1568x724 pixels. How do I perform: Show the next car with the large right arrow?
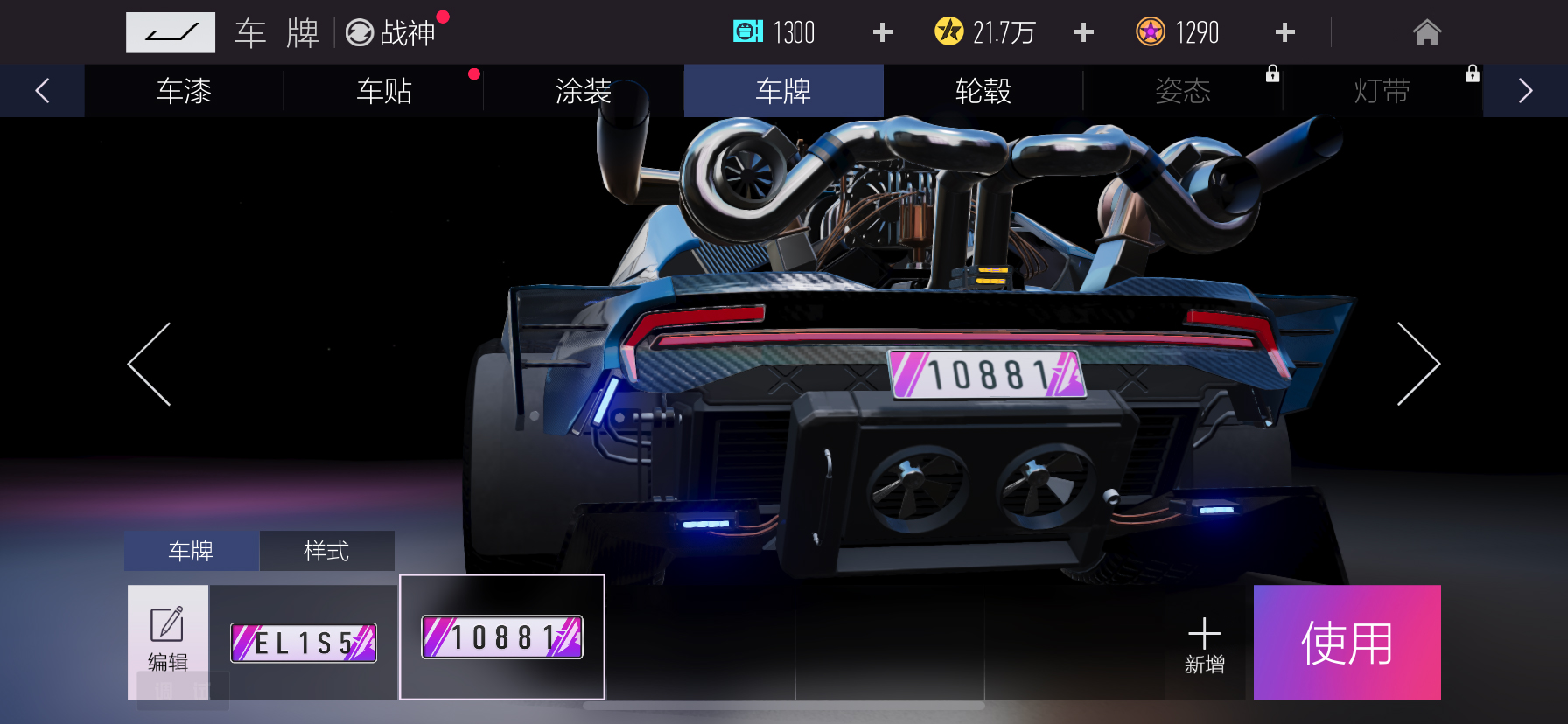click(1417, 364)
